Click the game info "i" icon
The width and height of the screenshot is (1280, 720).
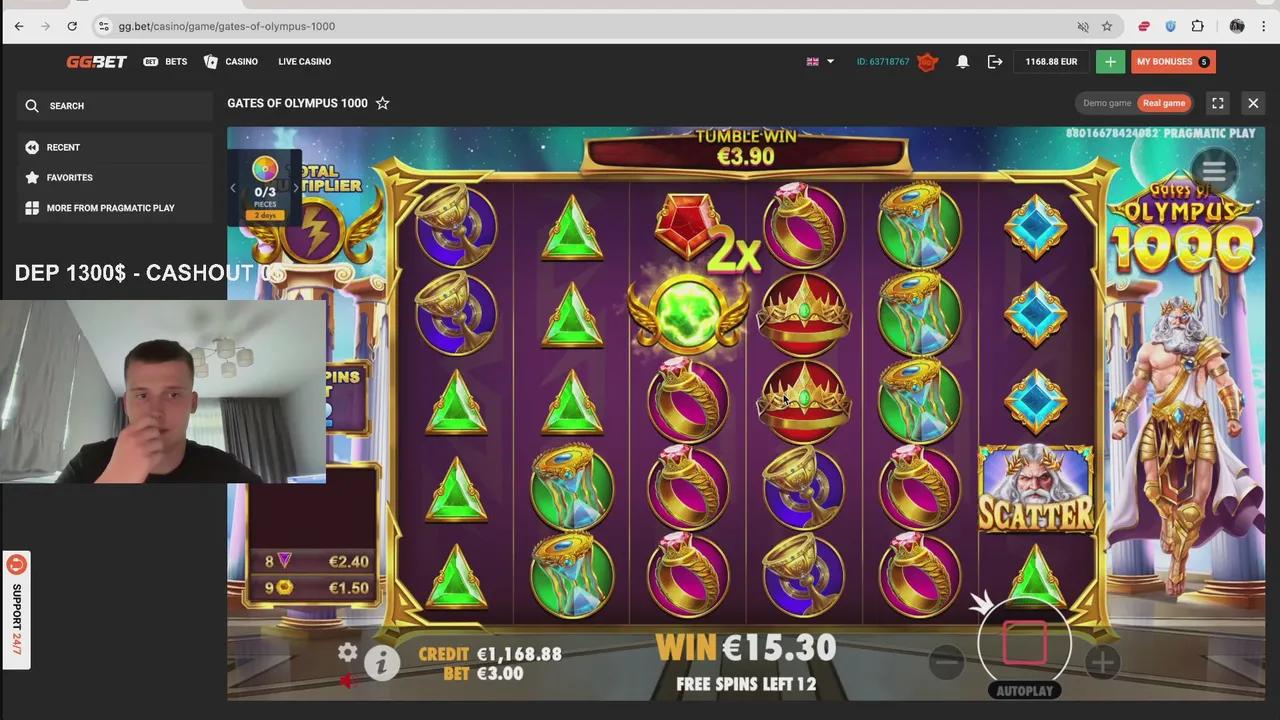[x=381, y=662]
